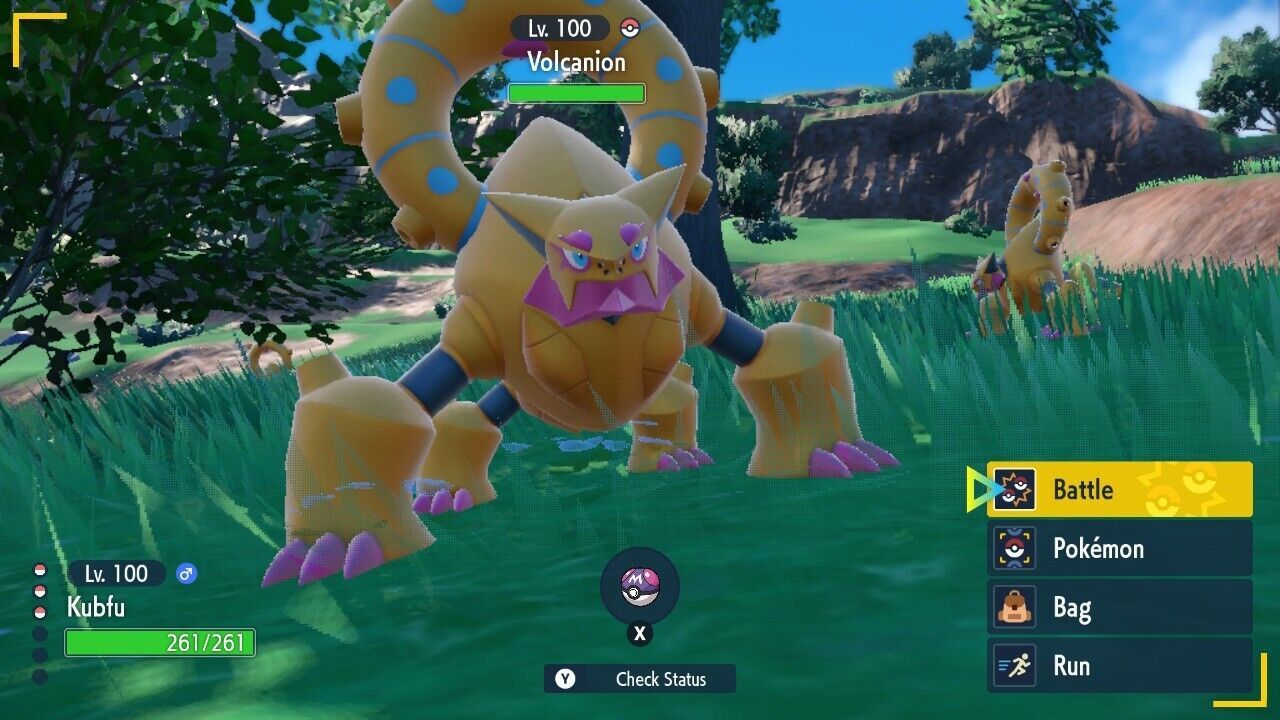Select the crossed-Poké Ball Battle icon
The height and width of the screenshot is (720, 1280).
click(1014, 490)
